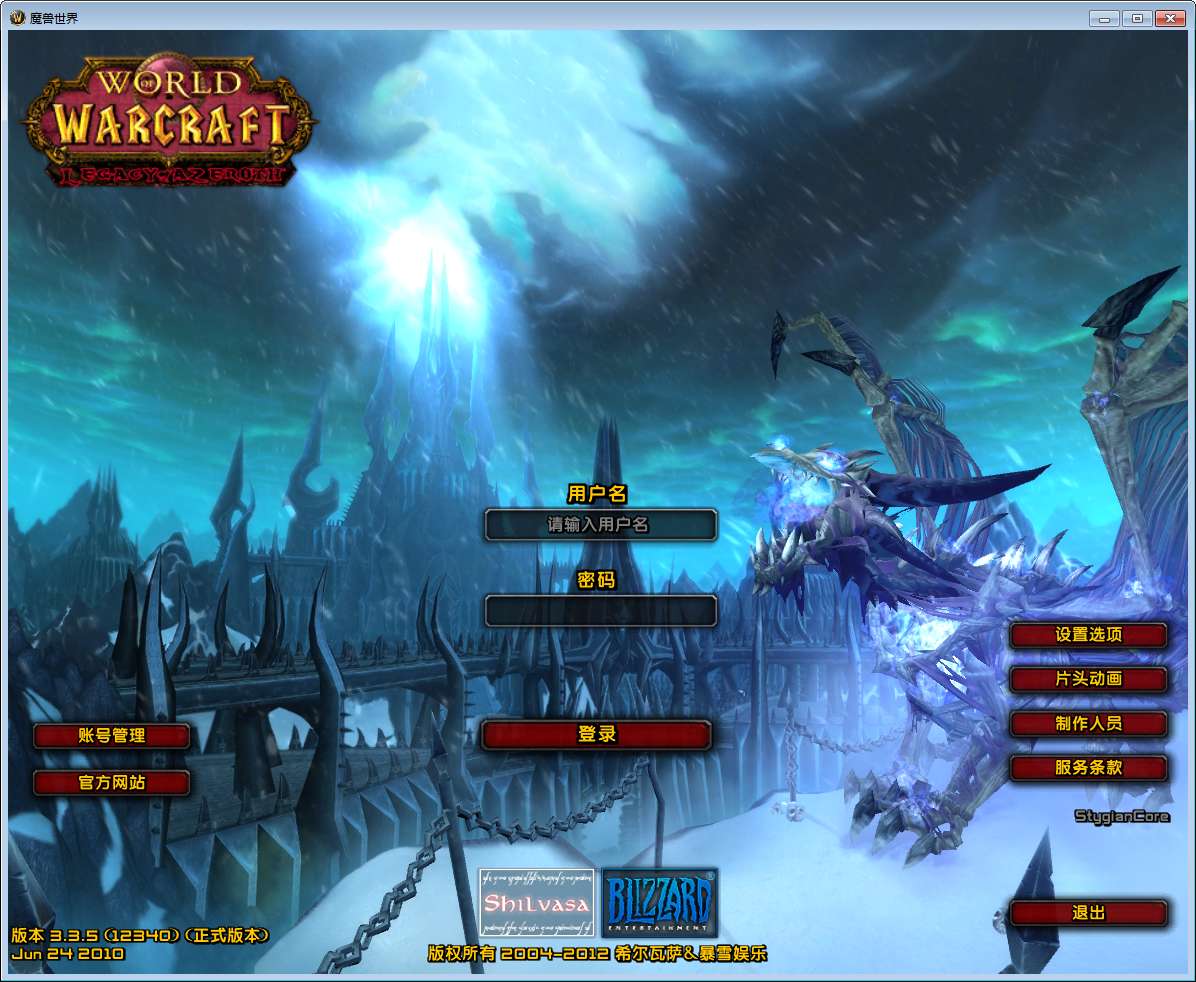Quit the game with 退出

click(x=1088, y=913)
